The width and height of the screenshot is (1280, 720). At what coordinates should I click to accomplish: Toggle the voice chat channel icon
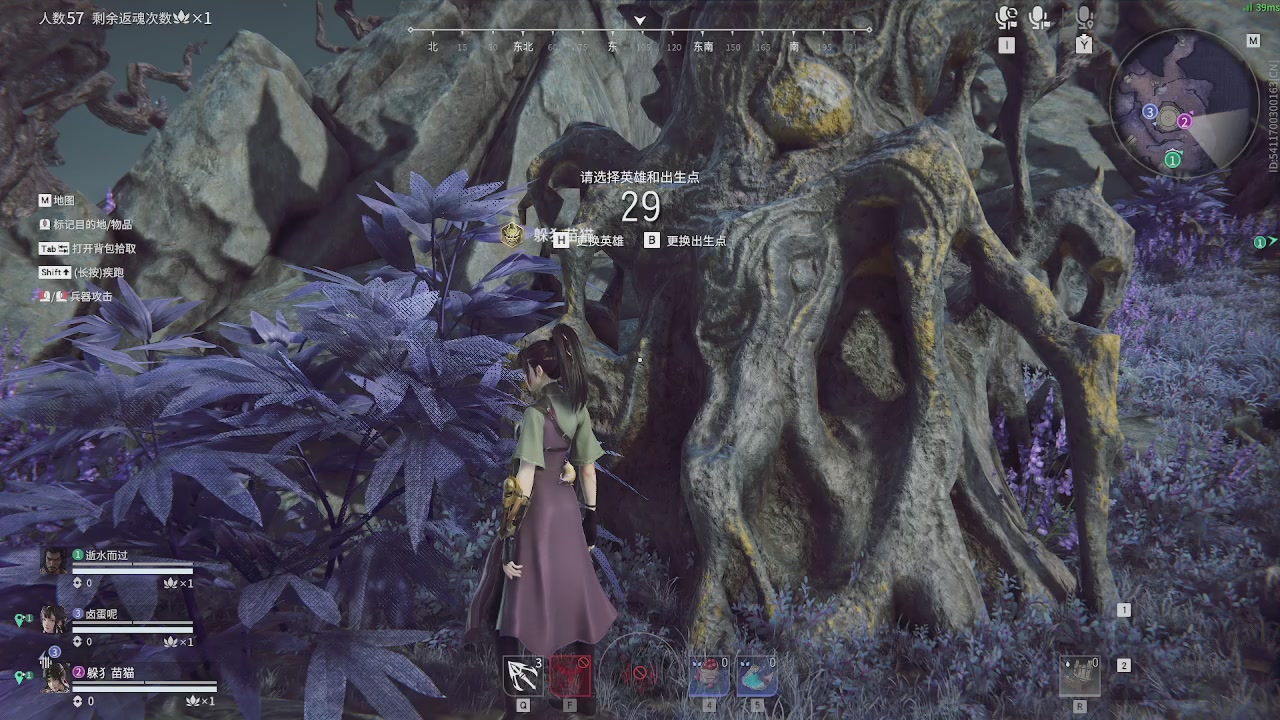tap(1006, 18)
